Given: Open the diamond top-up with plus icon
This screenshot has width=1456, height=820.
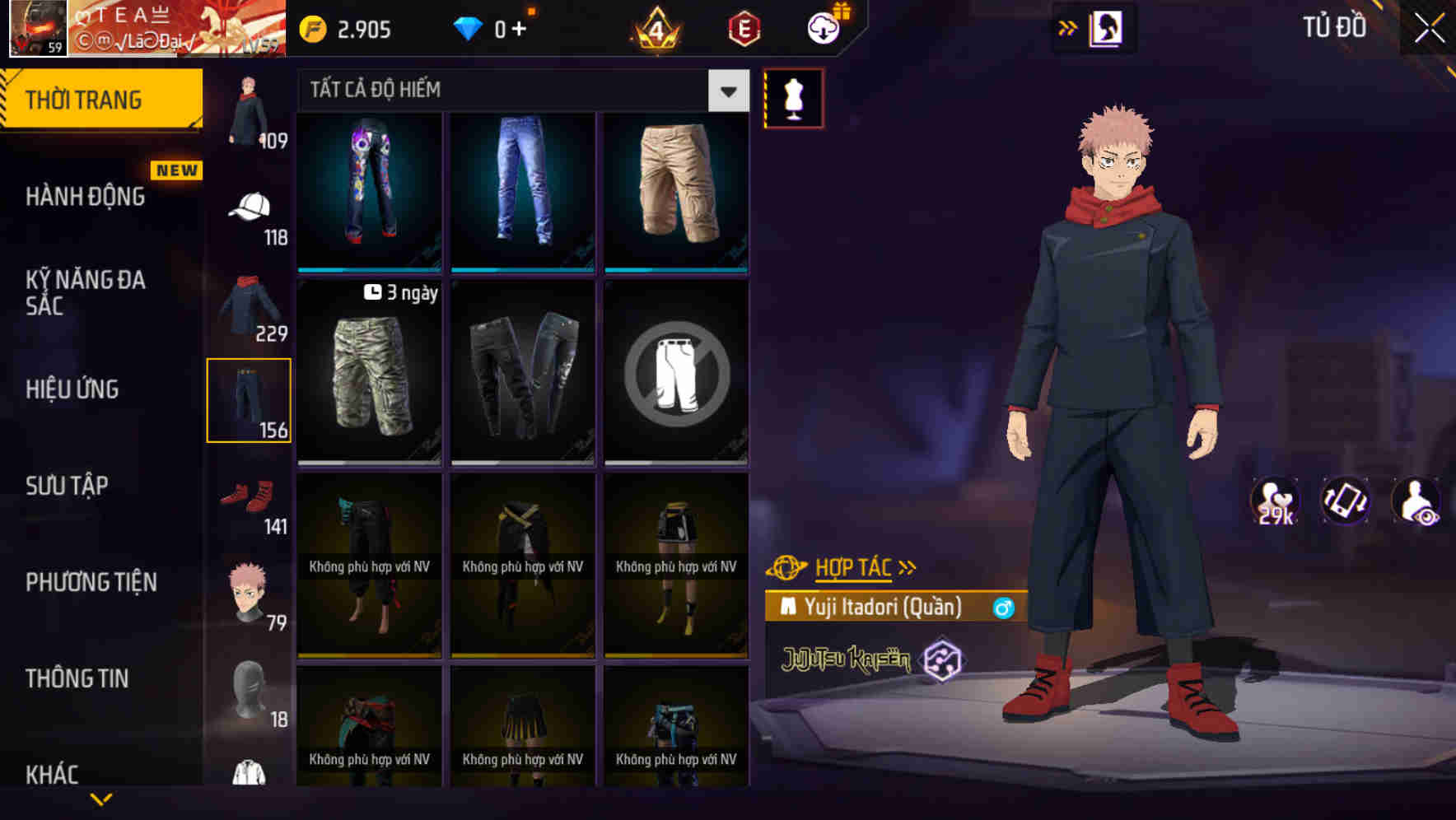Looking at the screenshot, I should [517, 30].
